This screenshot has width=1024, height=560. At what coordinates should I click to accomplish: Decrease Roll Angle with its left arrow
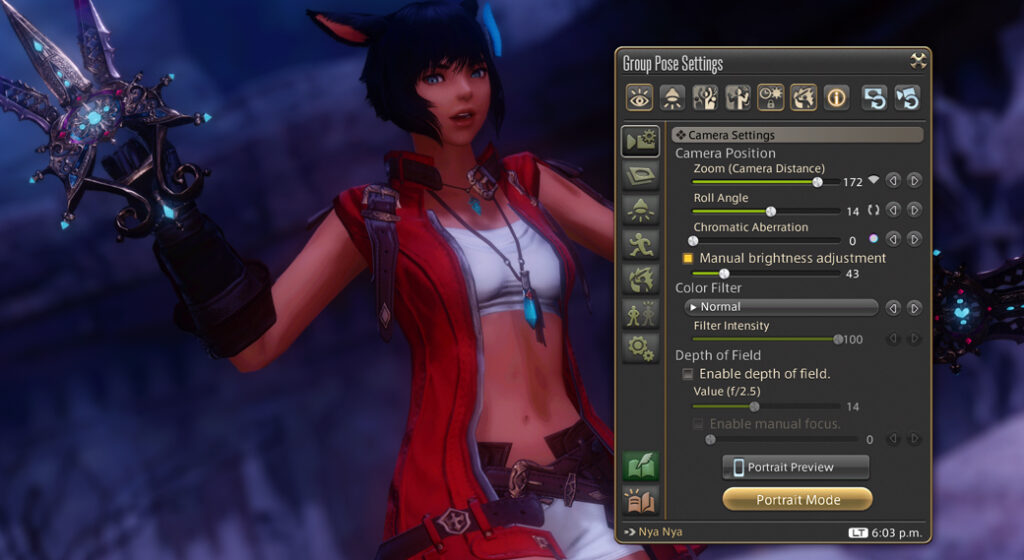point(893,210)
